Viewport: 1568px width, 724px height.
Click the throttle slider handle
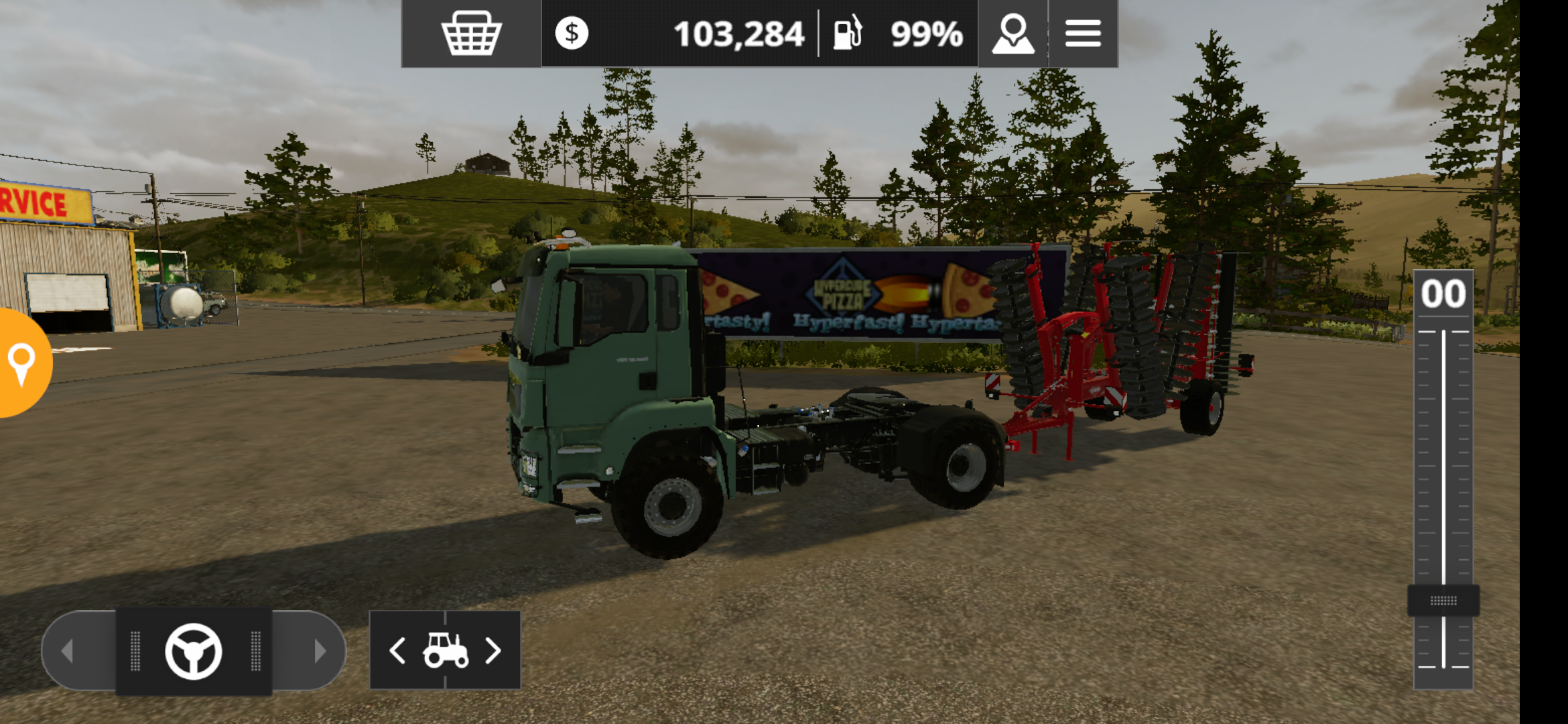point(1443,601)
